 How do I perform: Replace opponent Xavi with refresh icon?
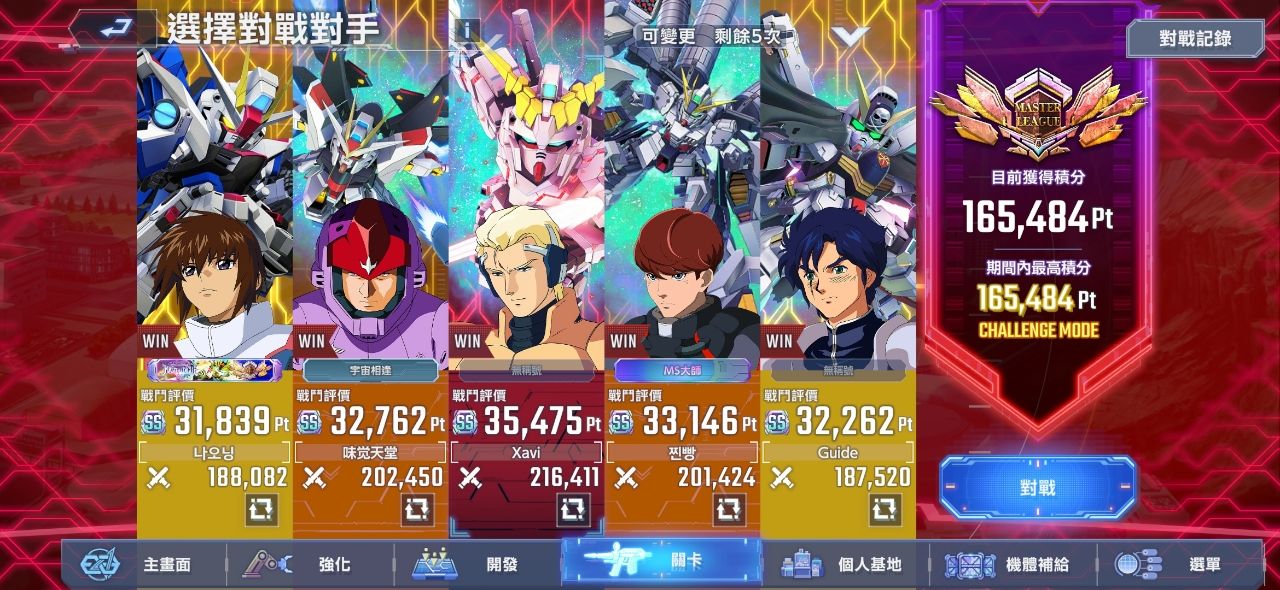(573, 510)
